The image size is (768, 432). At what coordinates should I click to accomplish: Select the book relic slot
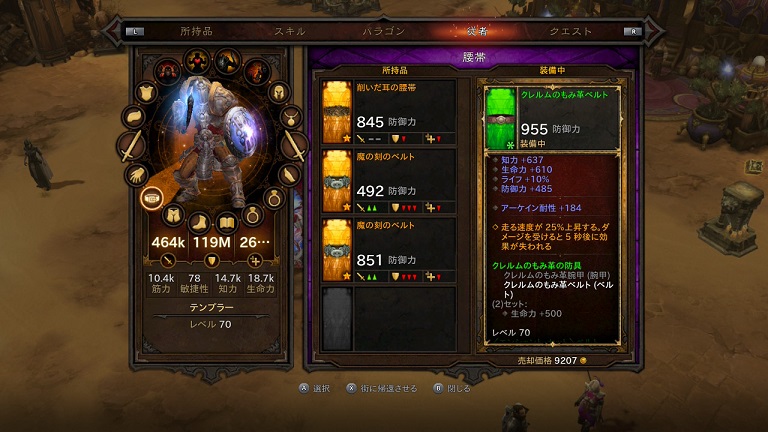227,221
